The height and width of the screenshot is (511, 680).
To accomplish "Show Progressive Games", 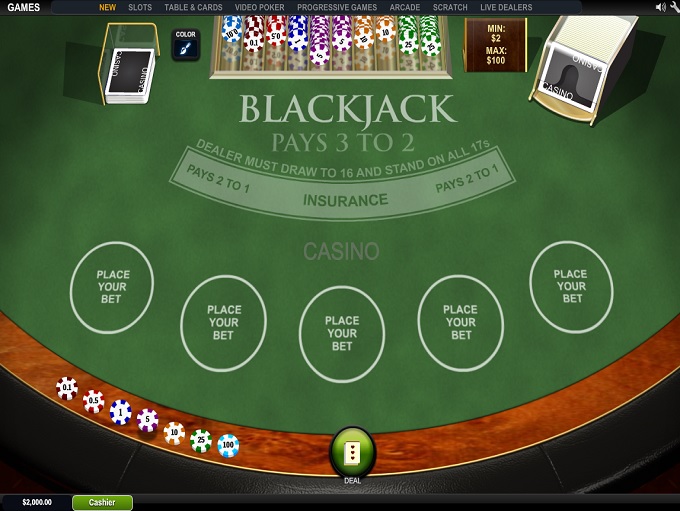I will pos(337,7).
